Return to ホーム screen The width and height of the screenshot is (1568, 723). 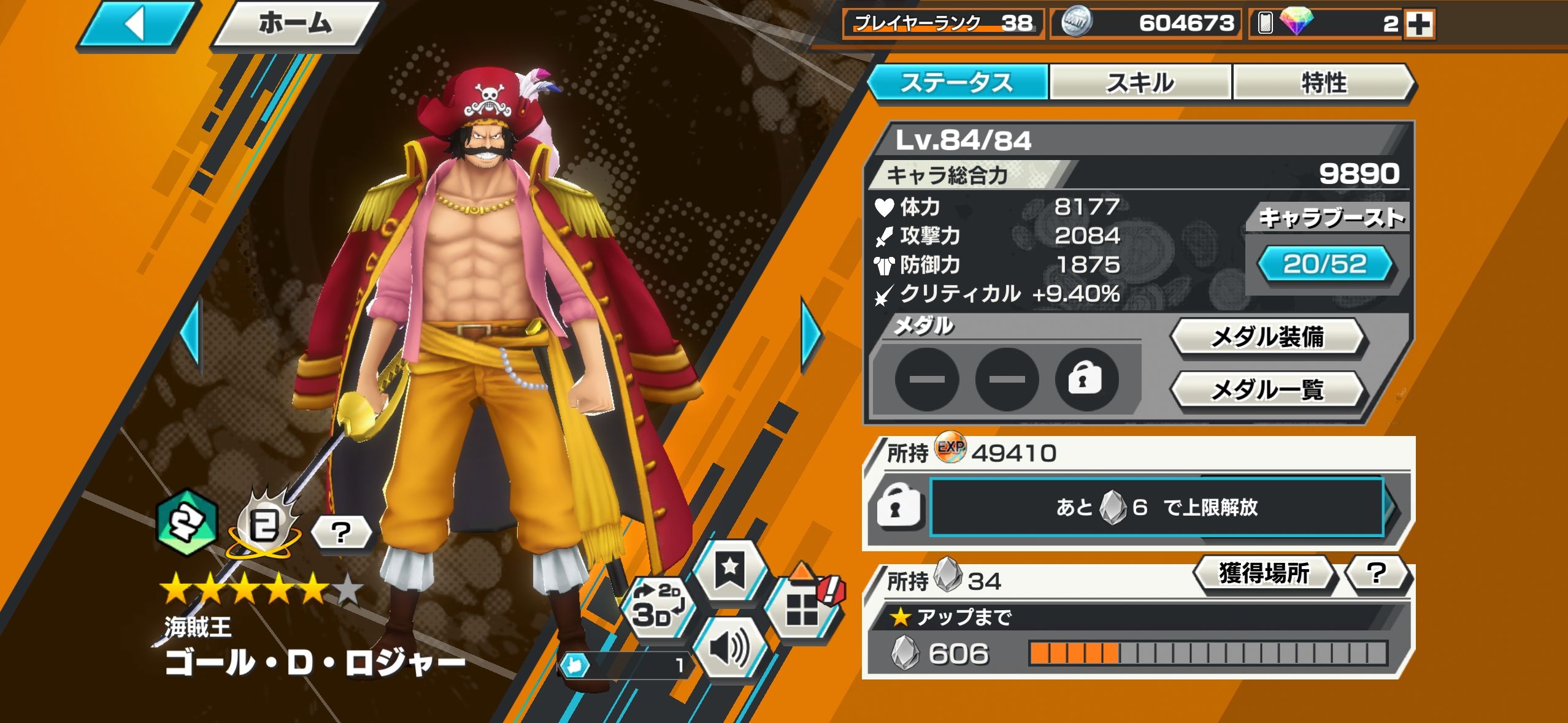pyautogui.click(x=296, y=25)
